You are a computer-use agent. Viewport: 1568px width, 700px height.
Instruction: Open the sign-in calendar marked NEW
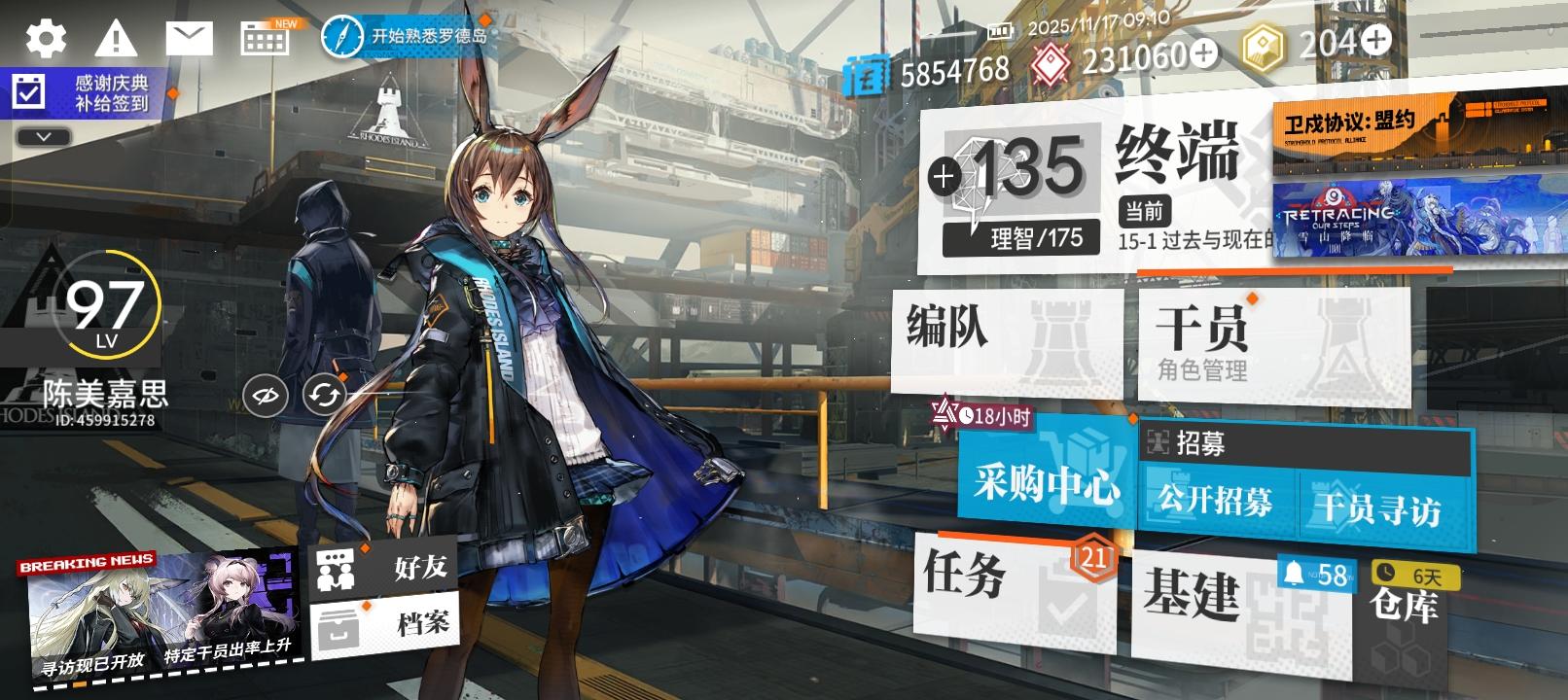pyautogui.click(x=263, y=38)
